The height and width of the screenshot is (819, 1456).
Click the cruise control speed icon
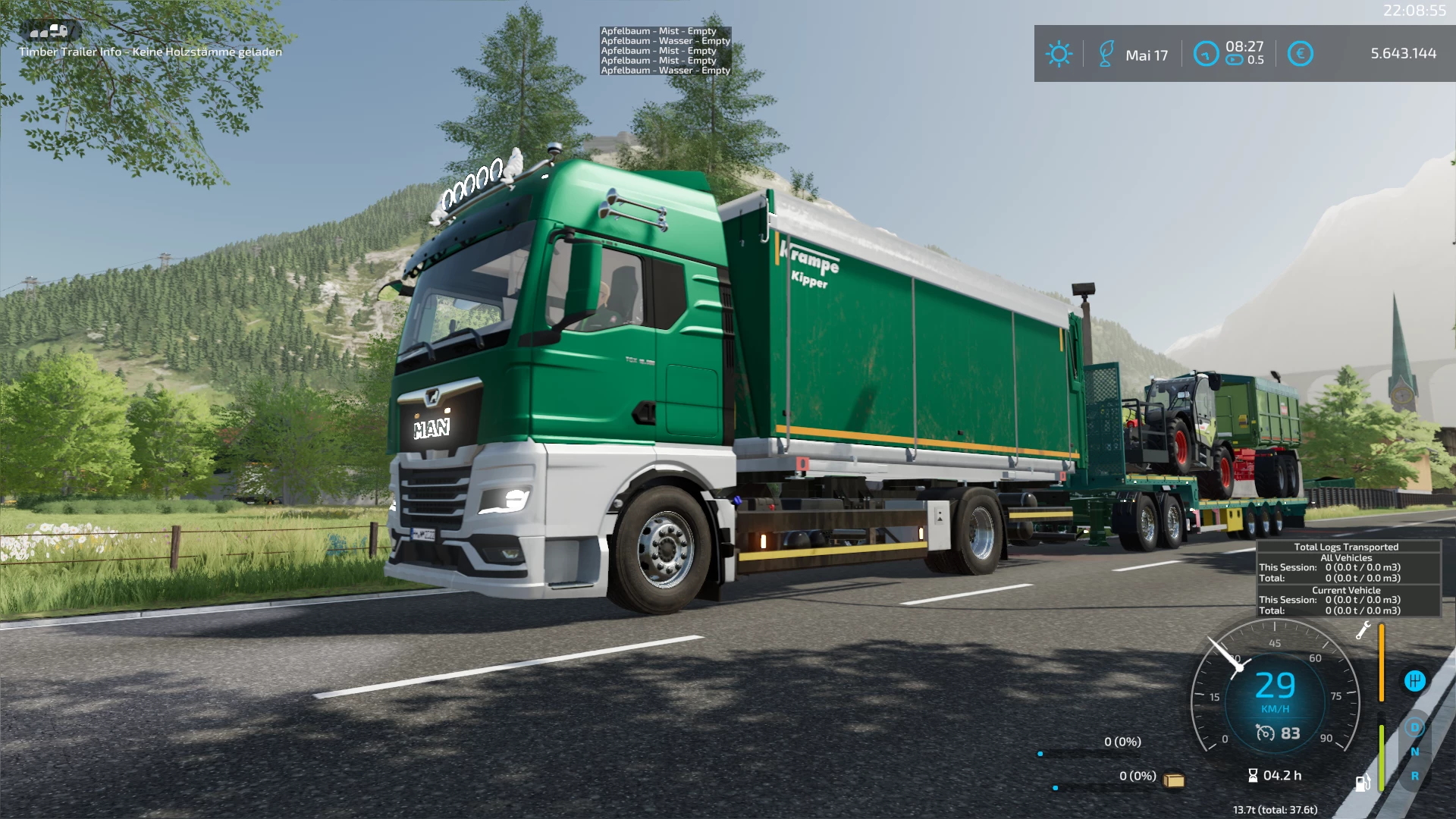[x=1265, y=733]
